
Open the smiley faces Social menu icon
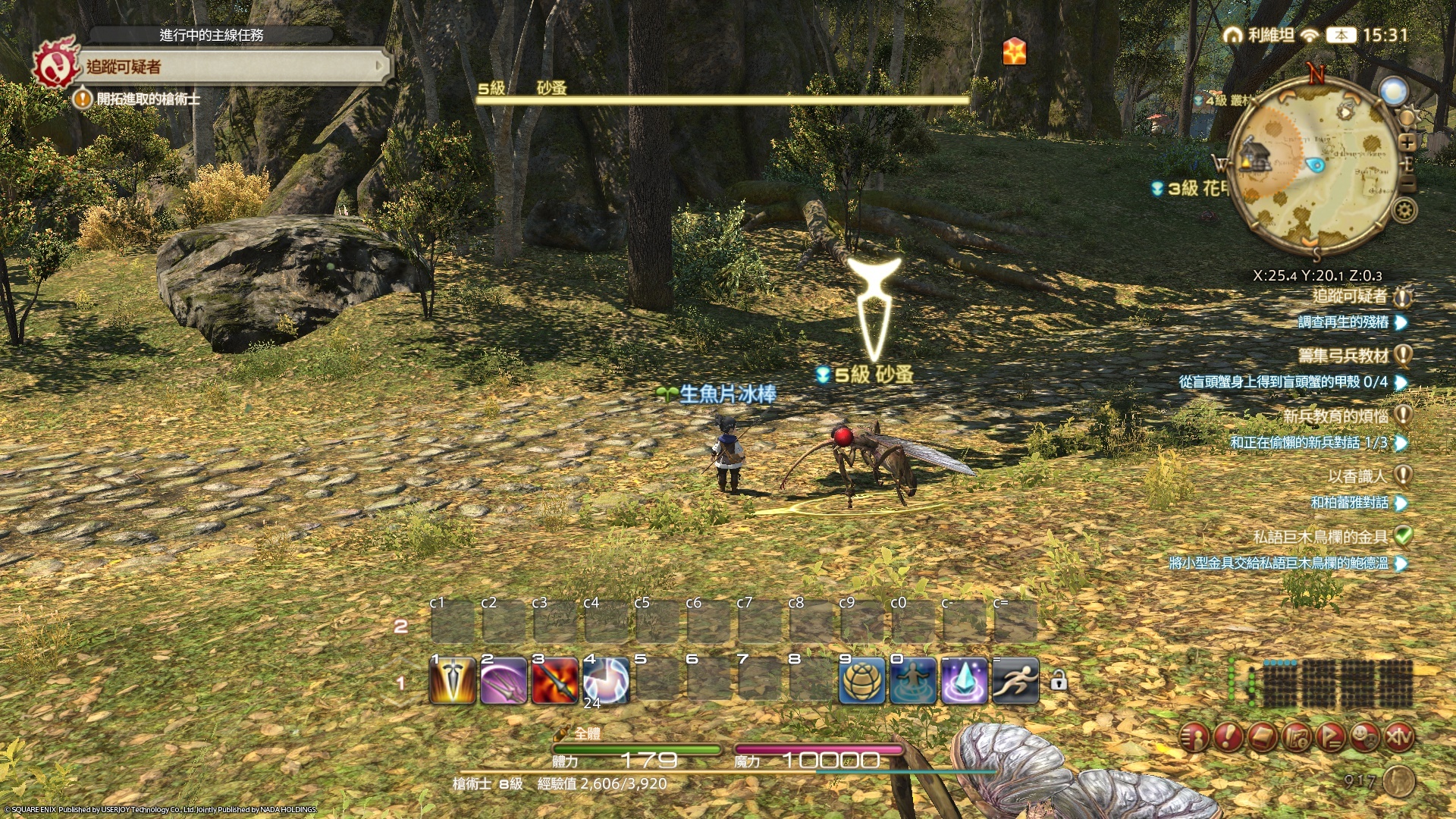pyautogui.click(x=1364, y=736)
